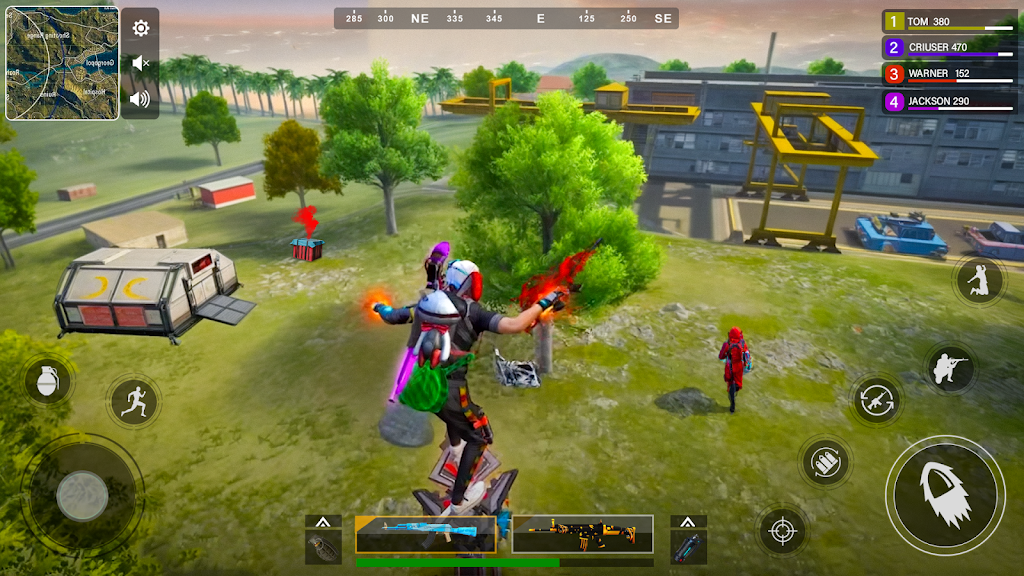Select player CRIUSER on the leaderboard
This screenshot has height=576, width=1024.
point(949,47)
